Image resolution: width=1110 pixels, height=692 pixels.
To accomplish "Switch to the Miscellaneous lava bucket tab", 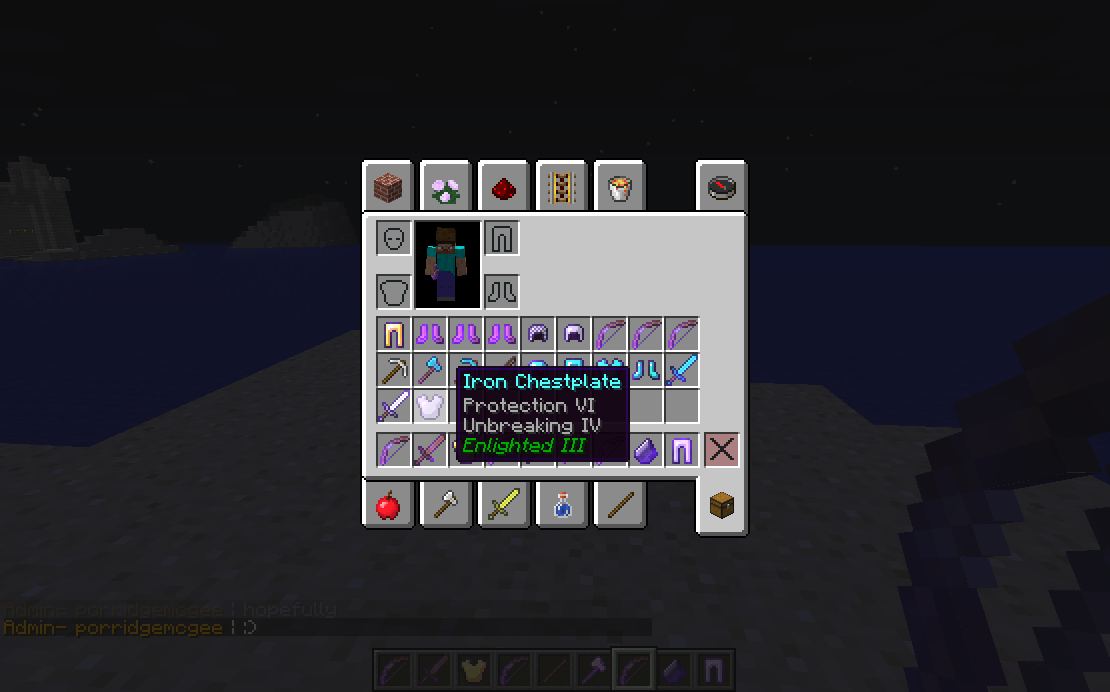I will click(x=619, y=187).
